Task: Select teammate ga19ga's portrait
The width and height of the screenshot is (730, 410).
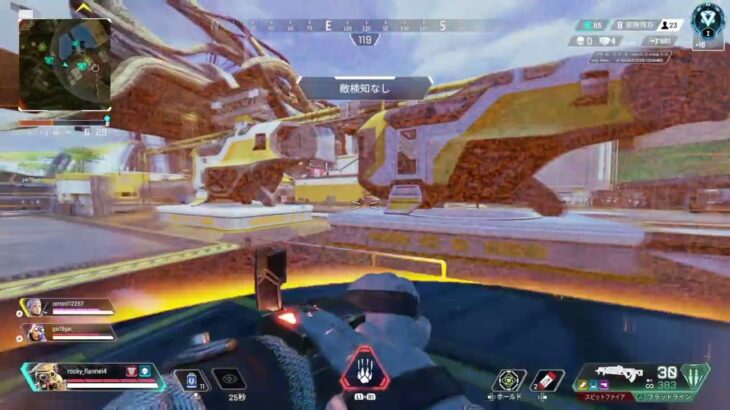Action: coord(34,328)
